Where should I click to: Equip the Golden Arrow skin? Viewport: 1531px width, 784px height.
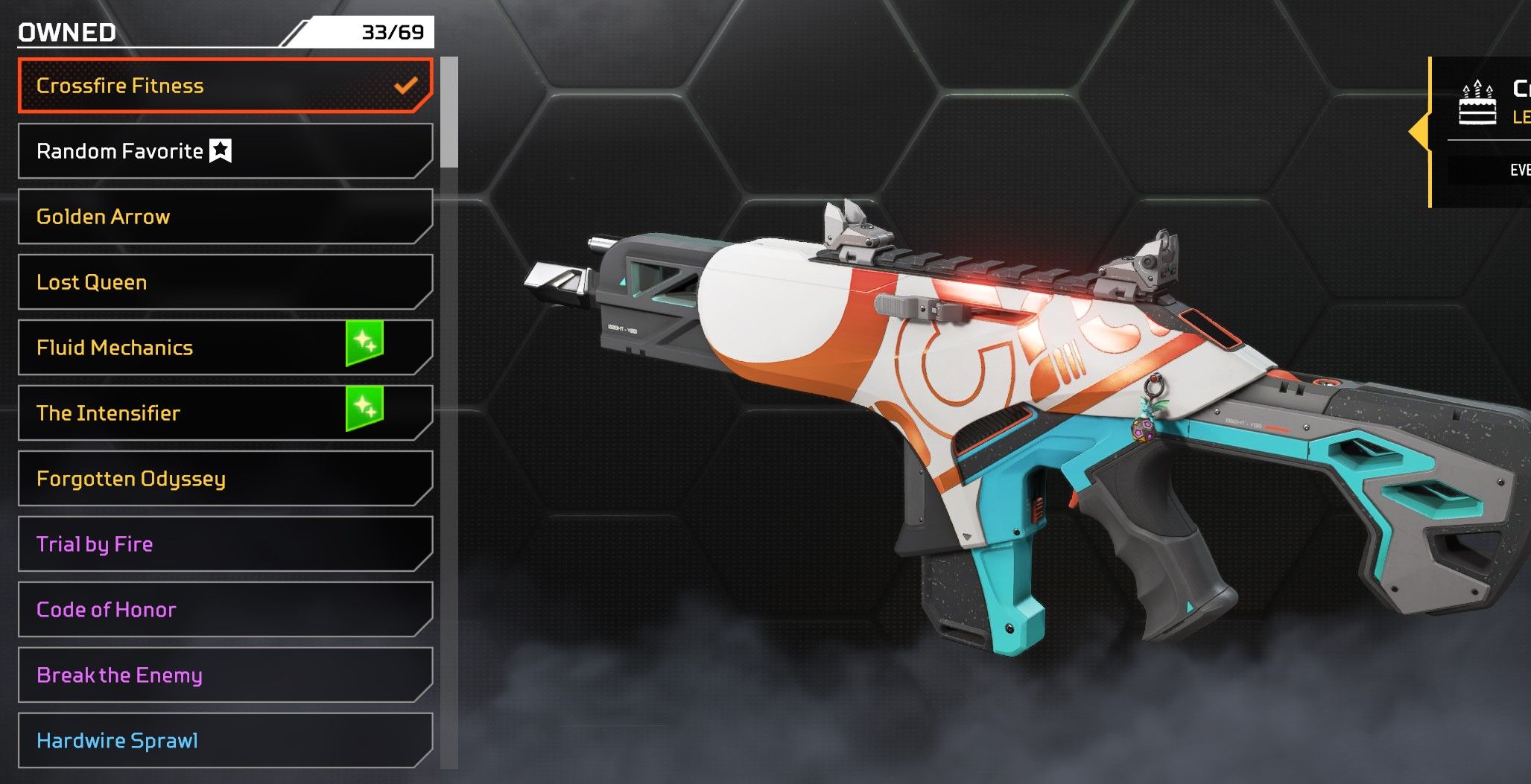(x=224, y=217)
